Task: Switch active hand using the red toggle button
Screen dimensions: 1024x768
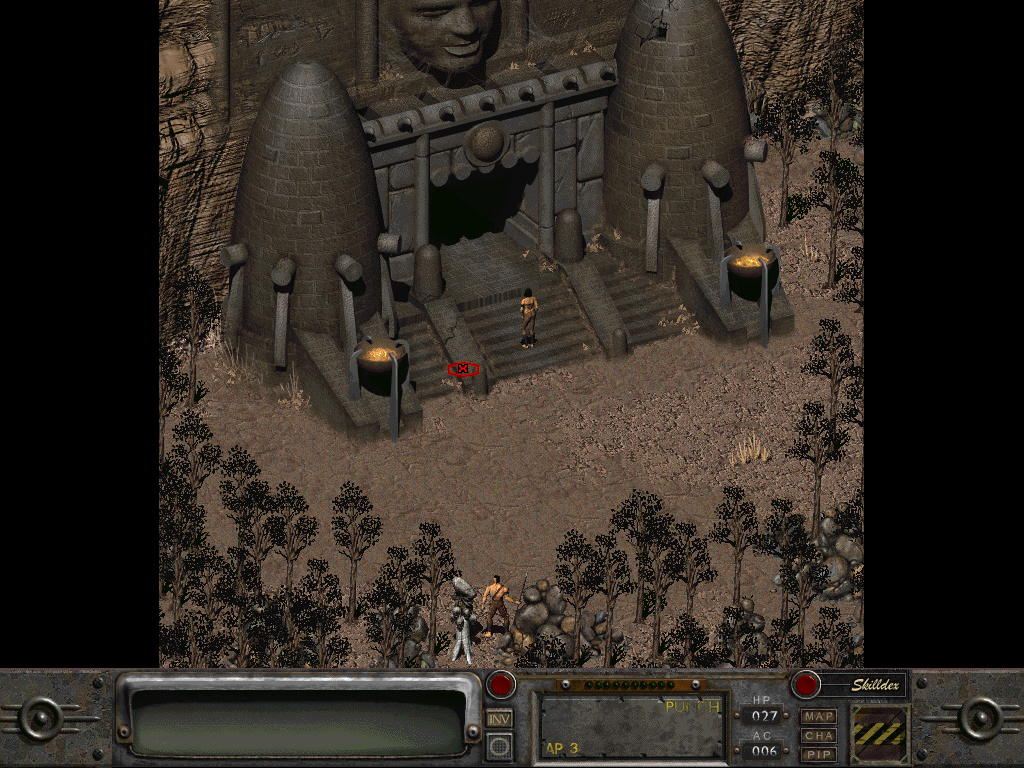Action: click(x=501, y=685)
